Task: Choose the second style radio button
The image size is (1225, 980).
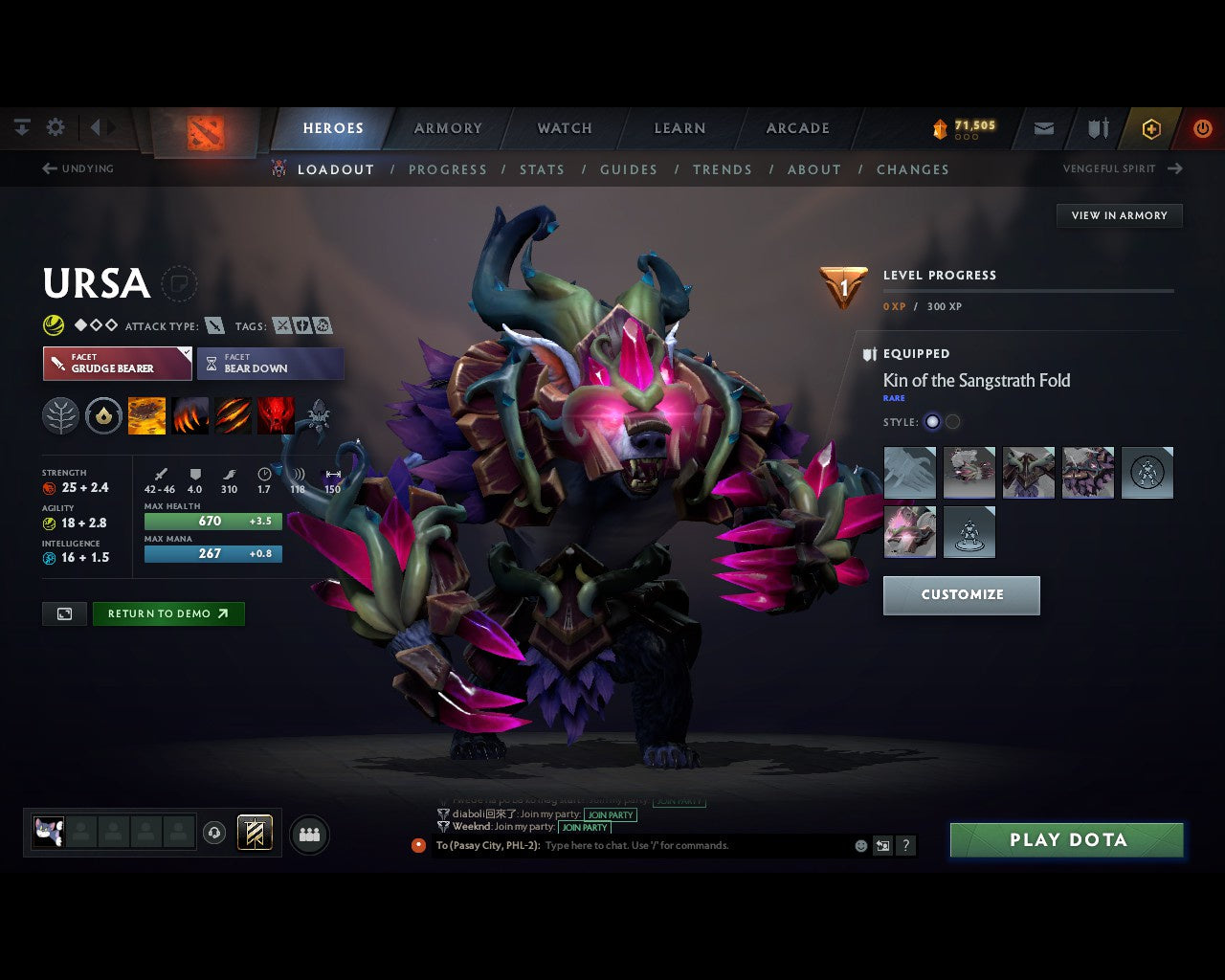Action: point(952,422)
